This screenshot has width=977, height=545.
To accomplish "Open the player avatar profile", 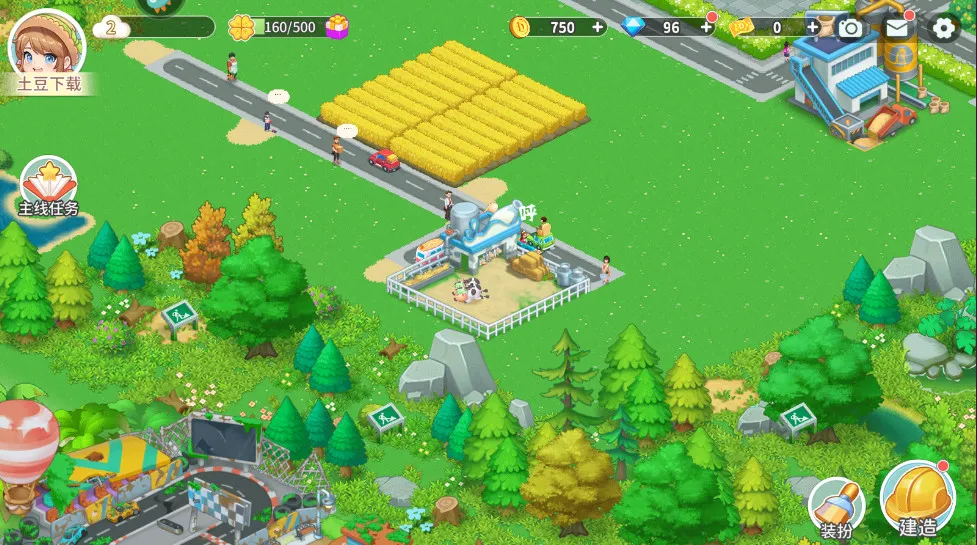I will pyautogui.click(x=46, y=45).
